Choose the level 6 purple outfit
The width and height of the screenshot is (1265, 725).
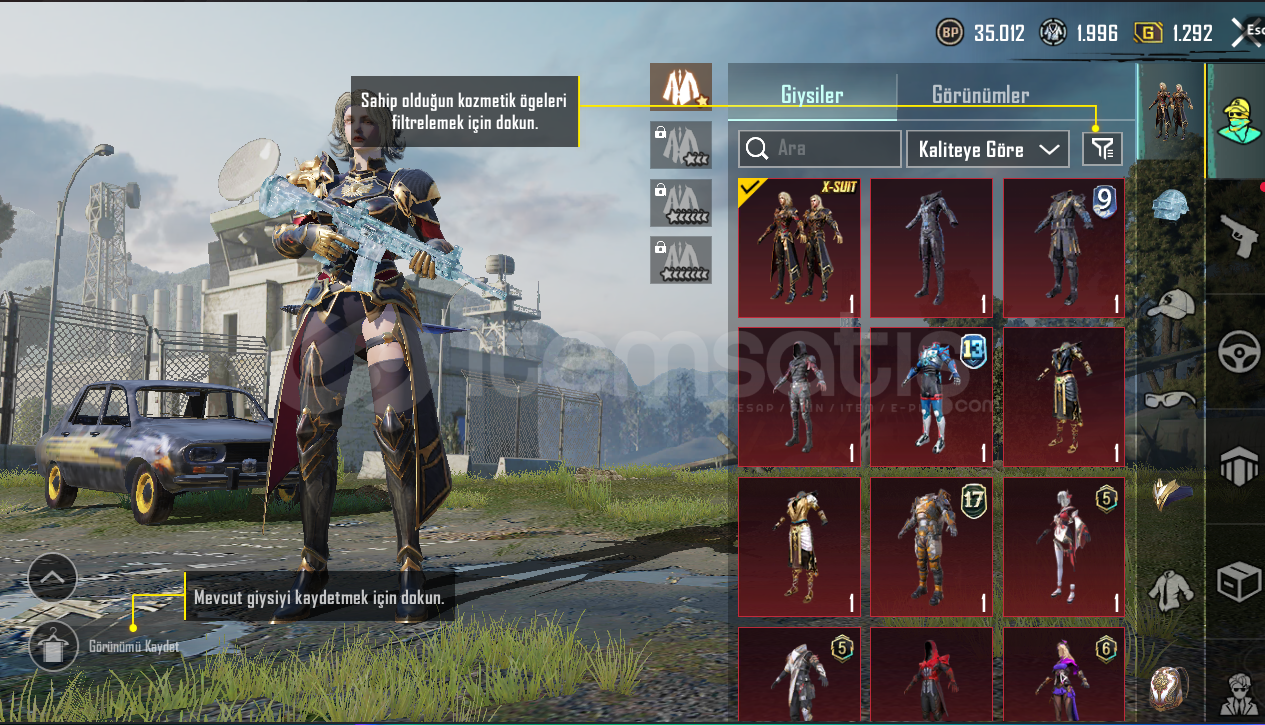click(1064, 674)
